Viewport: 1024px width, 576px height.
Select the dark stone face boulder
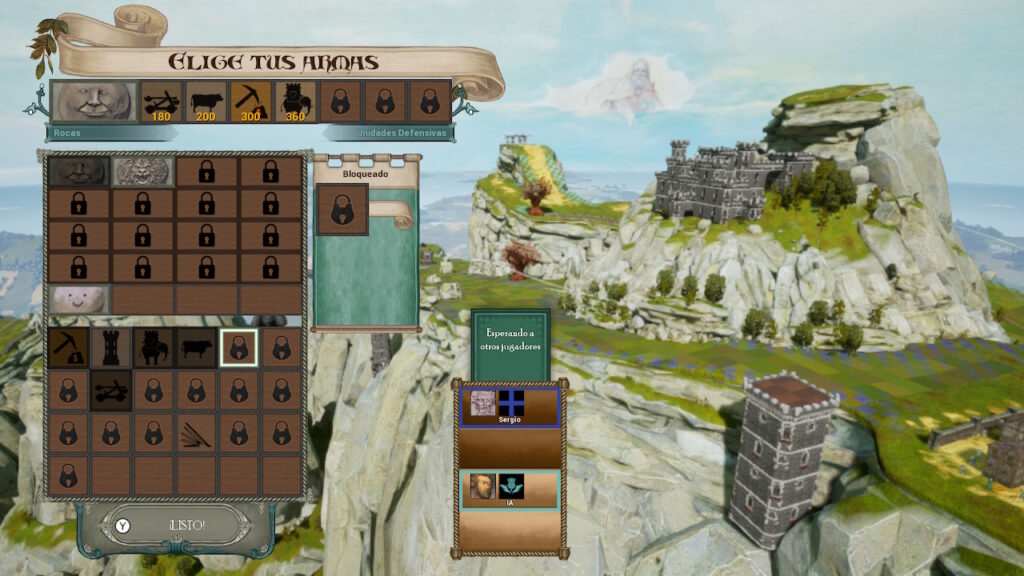click(79, 171)
